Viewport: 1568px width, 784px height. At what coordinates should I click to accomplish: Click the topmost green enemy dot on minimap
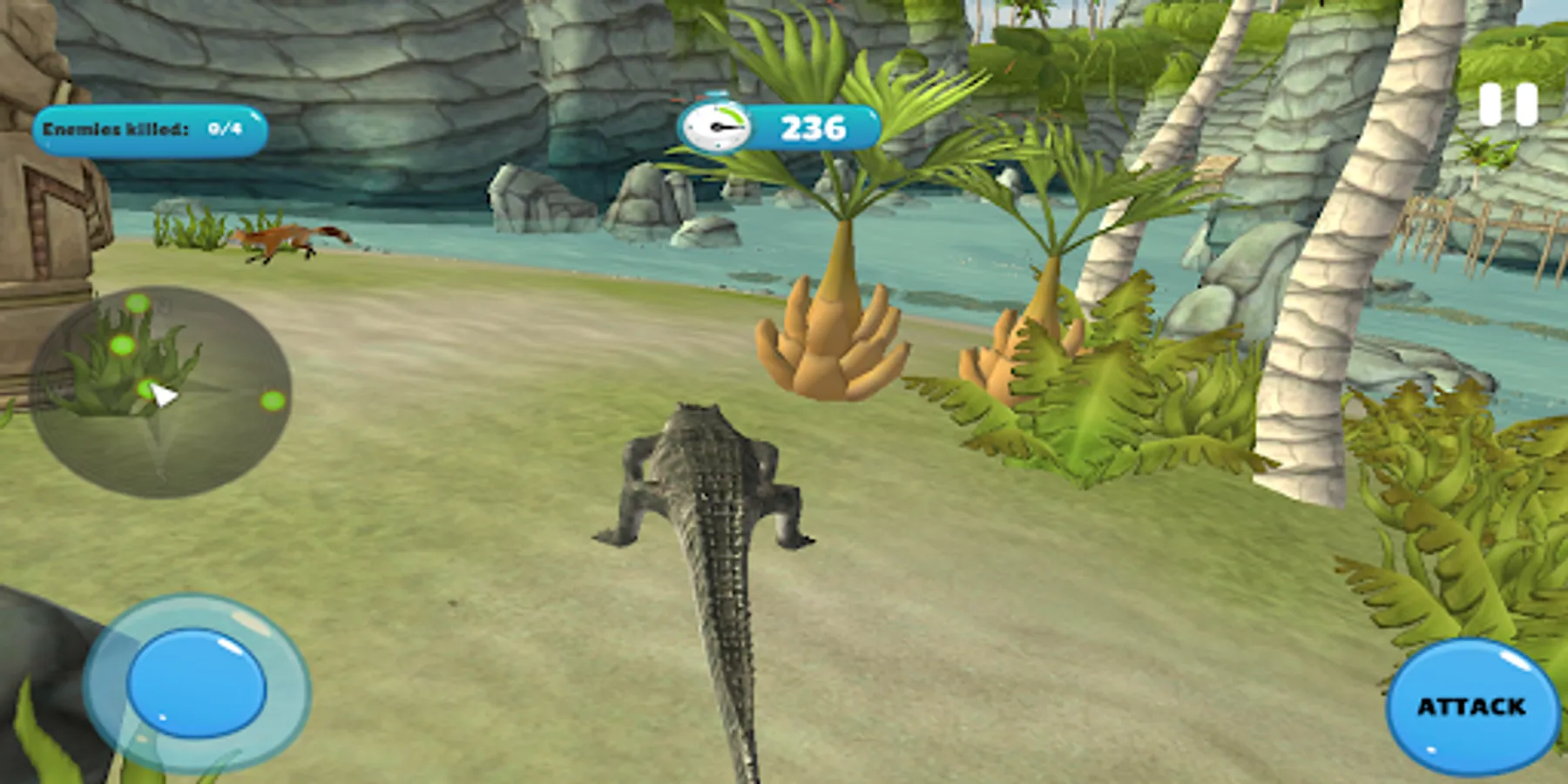137,304
